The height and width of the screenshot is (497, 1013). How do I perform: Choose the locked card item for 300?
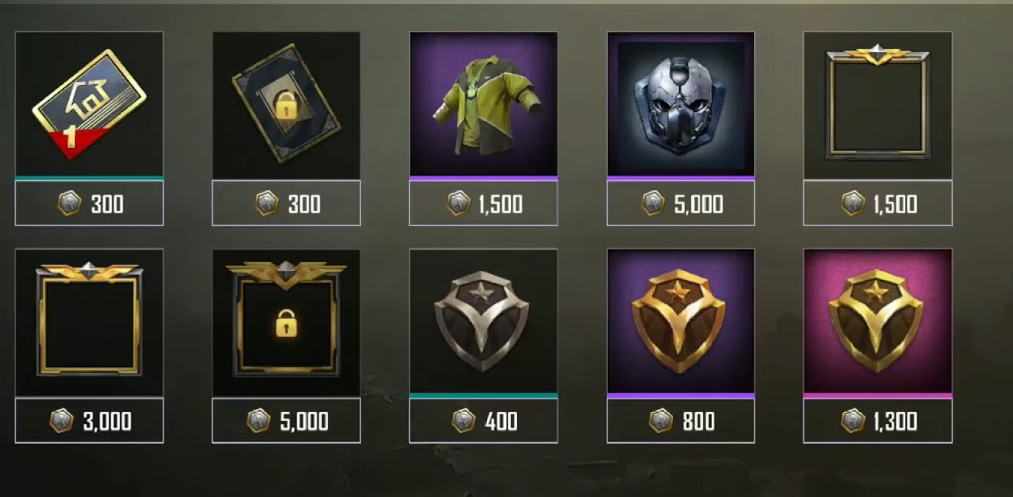[286, 104]
